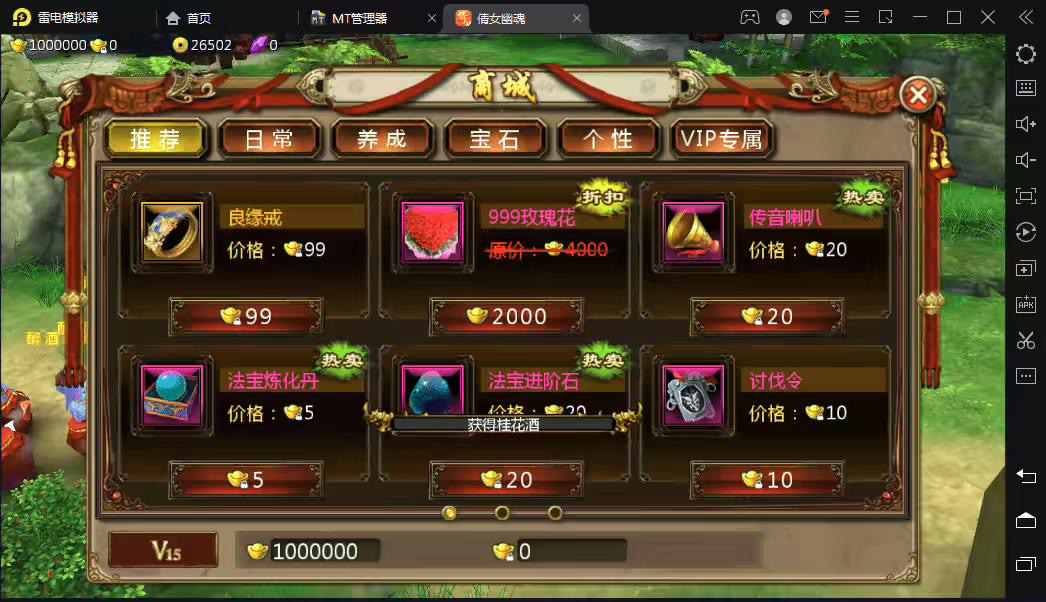Screen dimensions: 1046x602
Task: Show the 个性 tab items
Action: pos(608,139)
